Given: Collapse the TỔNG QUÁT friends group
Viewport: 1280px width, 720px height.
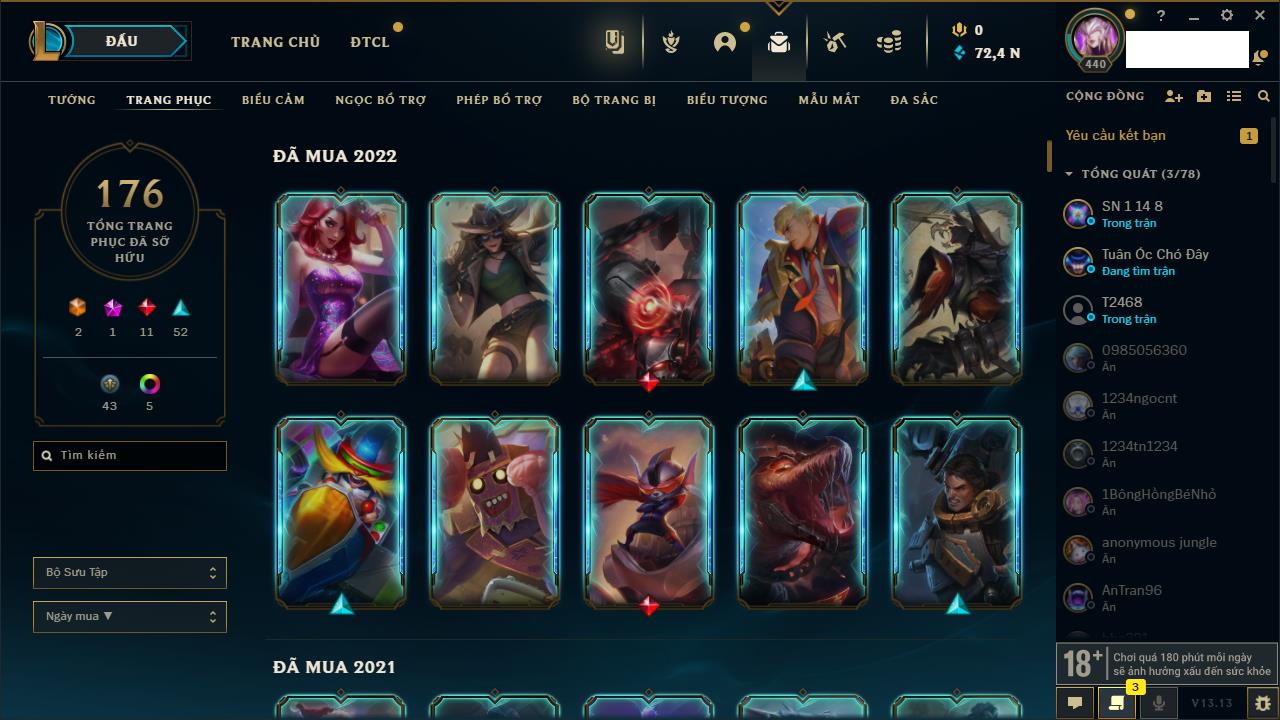Looking at the screenshot, I should 1069,174.
